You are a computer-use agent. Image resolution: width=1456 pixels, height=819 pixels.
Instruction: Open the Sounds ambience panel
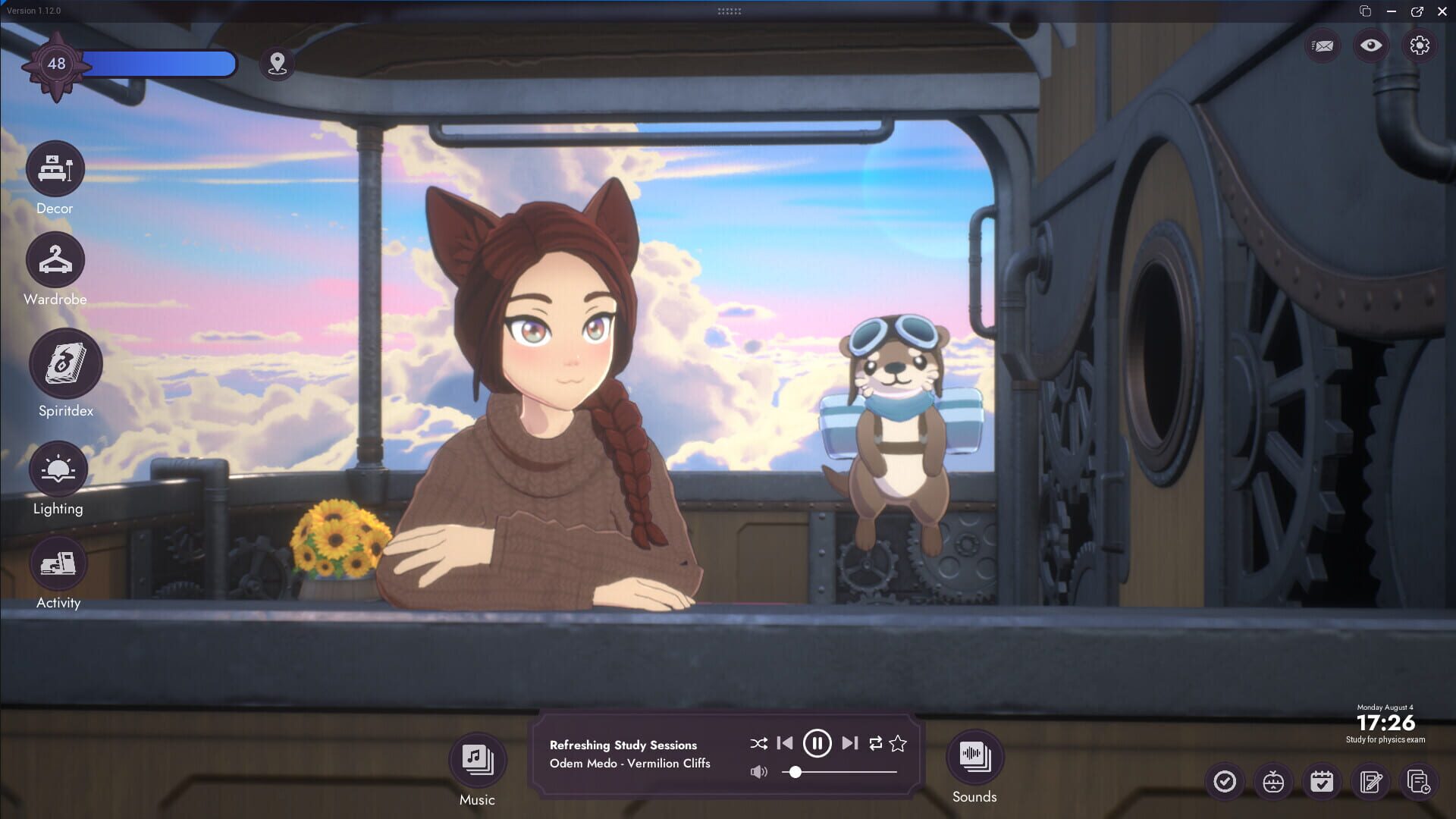click(x=974, y=758)
